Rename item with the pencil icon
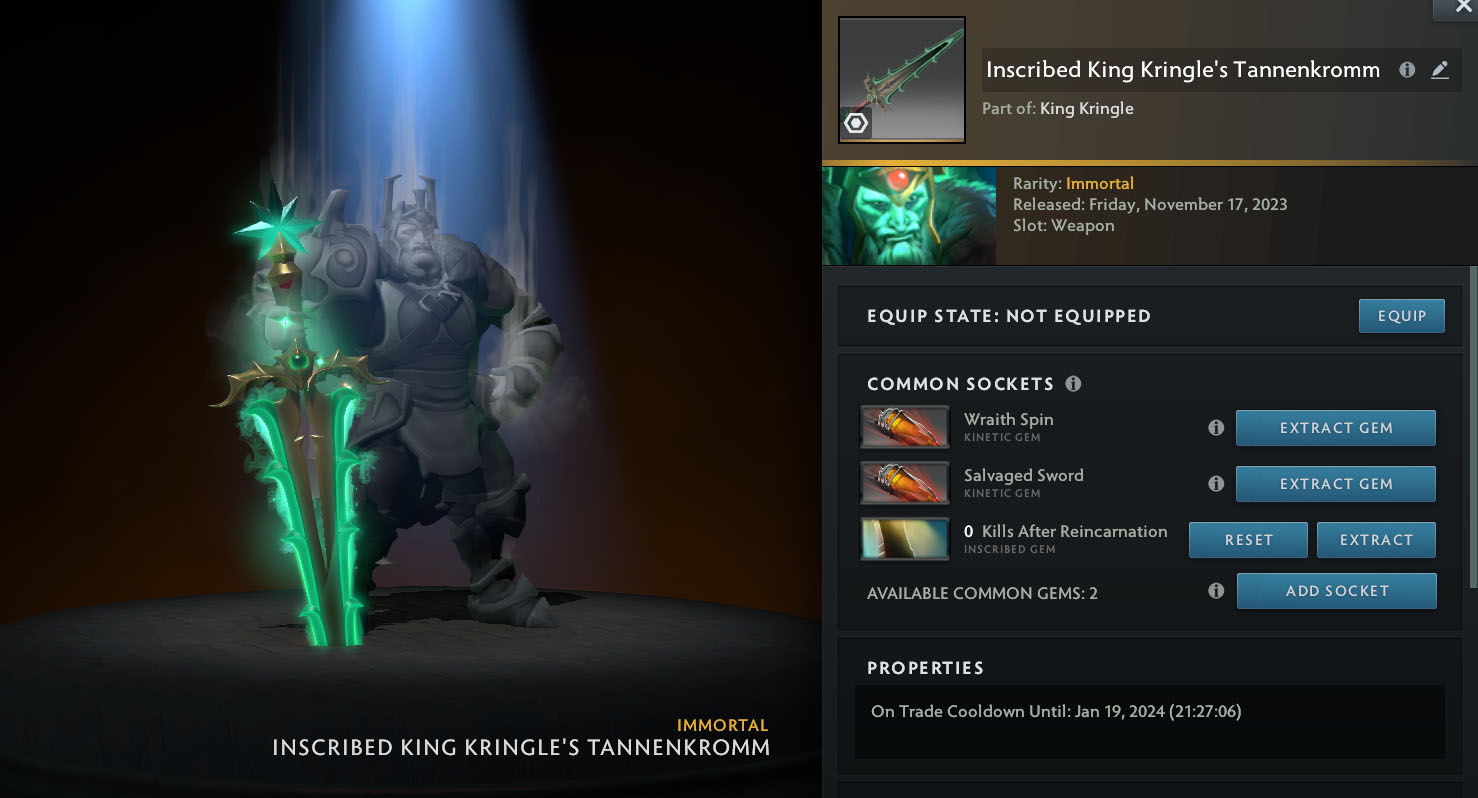 tap(1439, 70)
